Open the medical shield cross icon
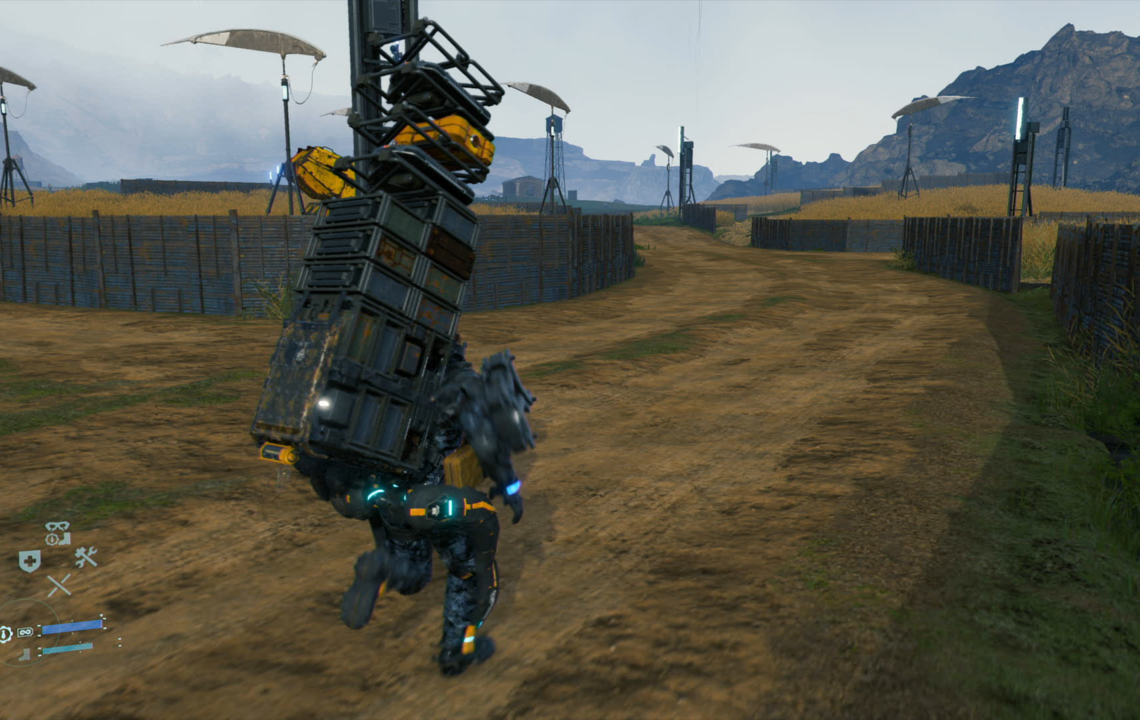Viewport: 1140px width, 720px height. [x=30, y=561]
